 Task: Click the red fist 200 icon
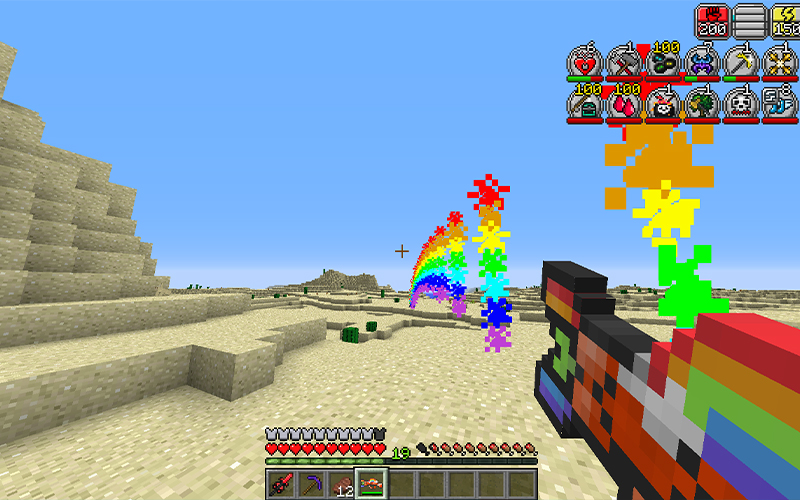[x=711, y=20]
